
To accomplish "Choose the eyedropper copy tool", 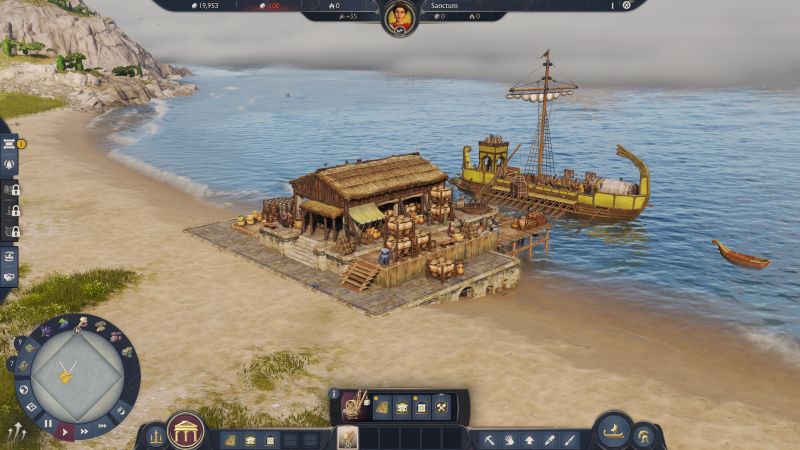I will pyautogui.click(x=549, y=439).
